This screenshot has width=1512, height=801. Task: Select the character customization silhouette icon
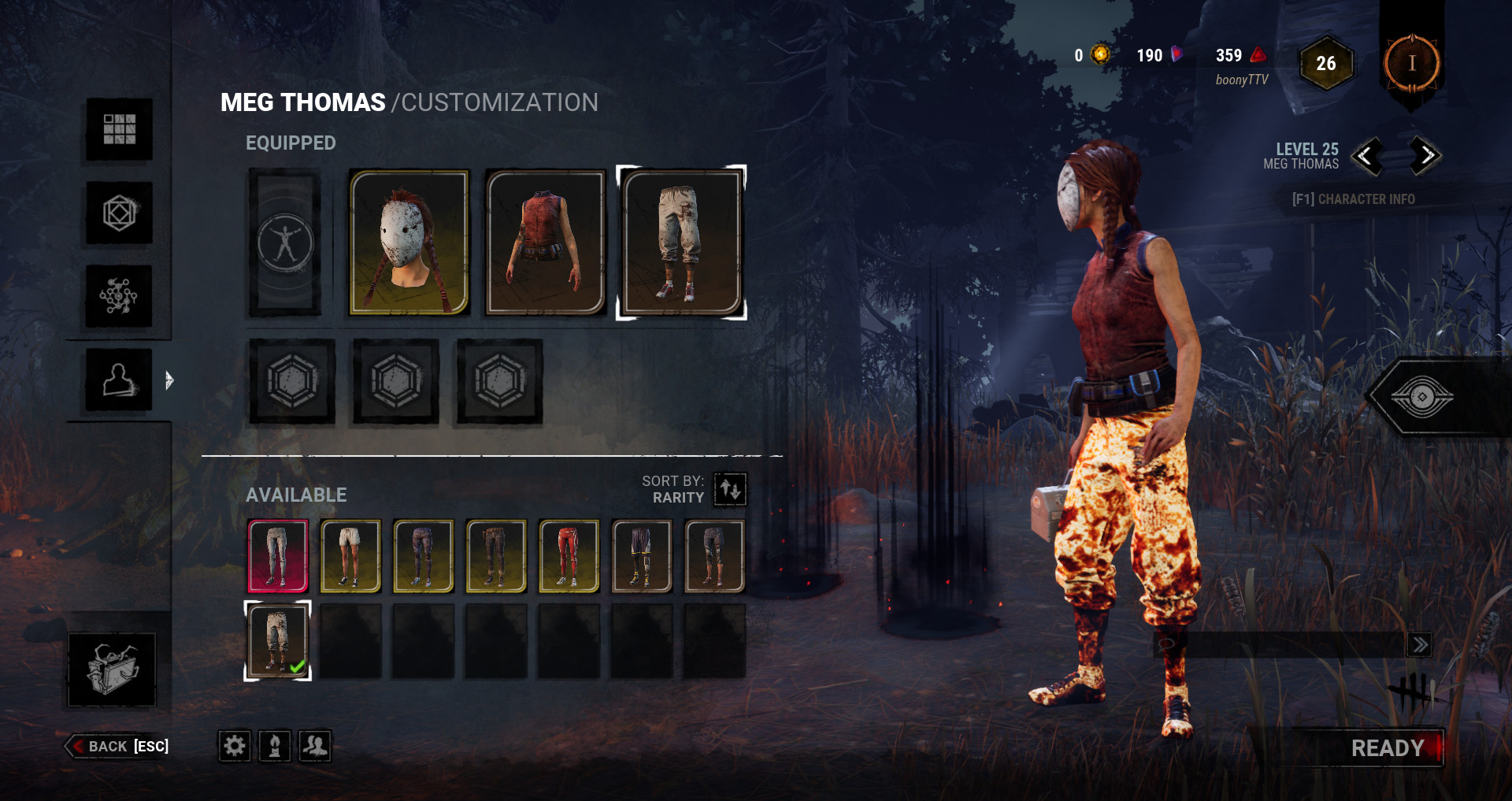tap(118, 378)
